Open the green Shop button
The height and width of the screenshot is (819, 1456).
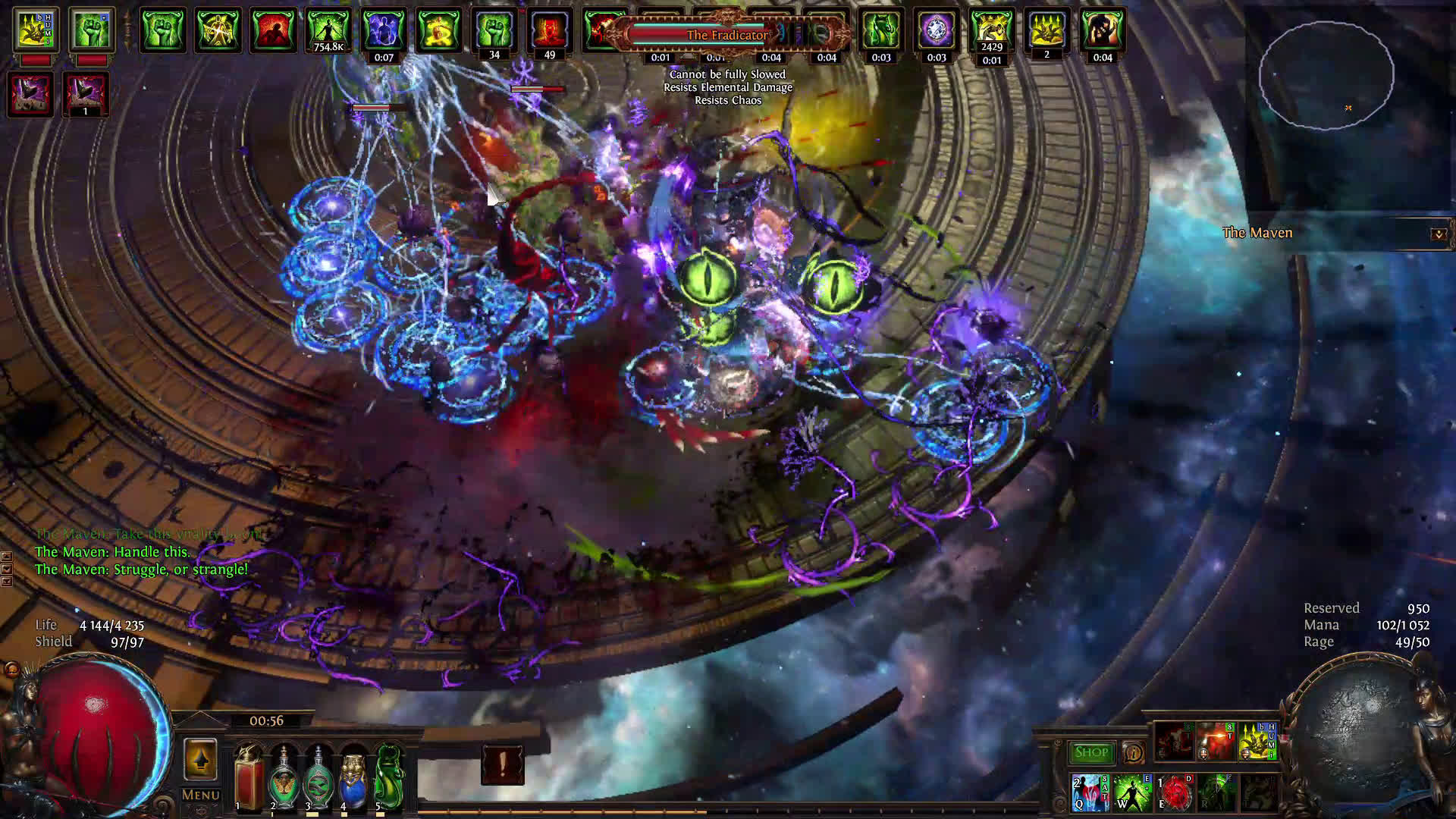1091,752
